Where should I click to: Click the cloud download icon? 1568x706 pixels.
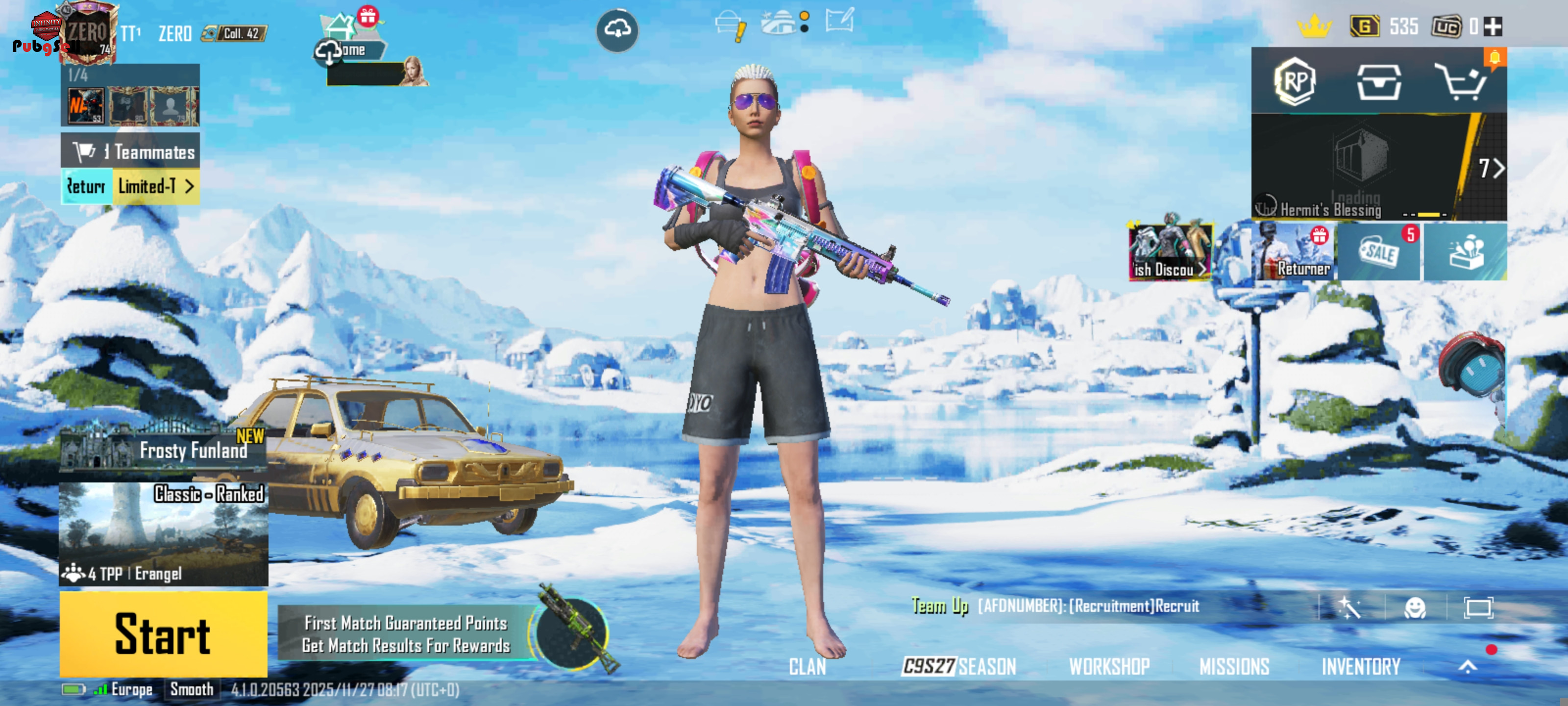tap(617, 29)
